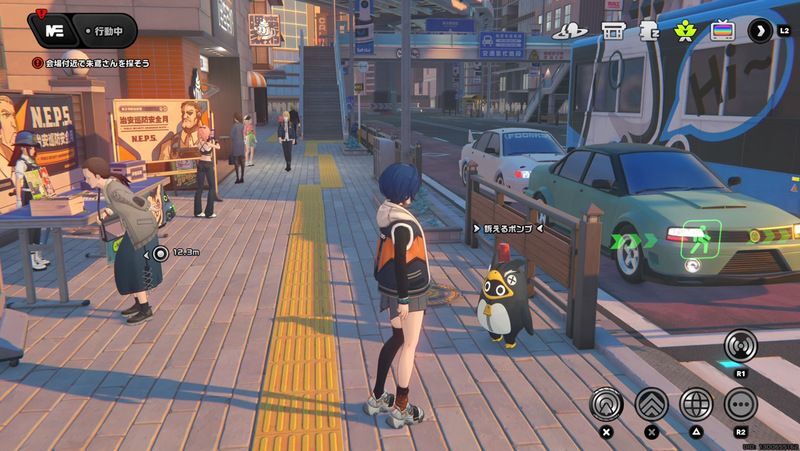Expand the shortcut bar with the arrow button
Image resolution: width=800 pixels, height=451 pixels.
[x=760, y=31]
